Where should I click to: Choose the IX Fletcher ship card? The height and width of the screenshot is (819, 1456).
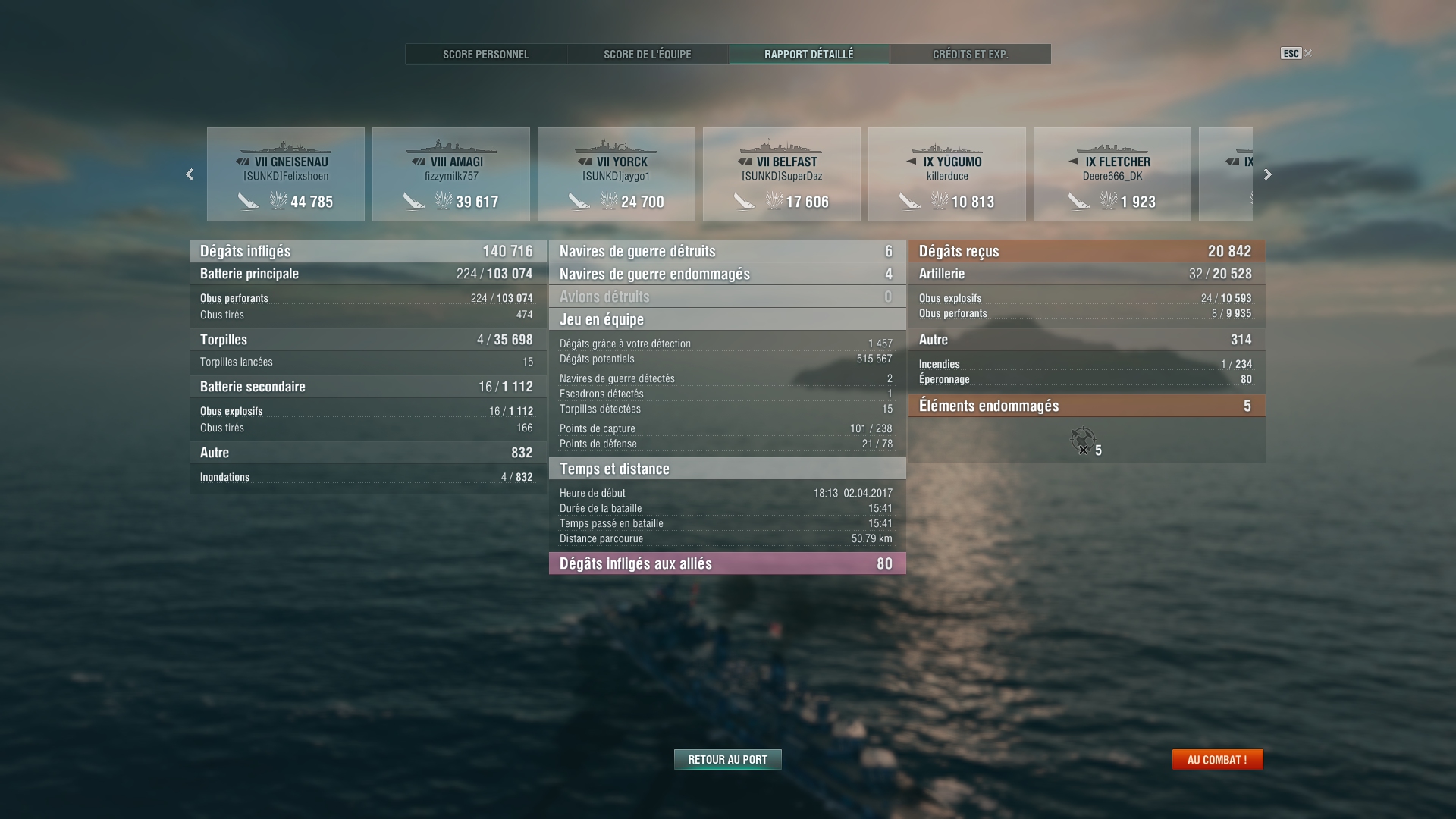click(1112, 174)
